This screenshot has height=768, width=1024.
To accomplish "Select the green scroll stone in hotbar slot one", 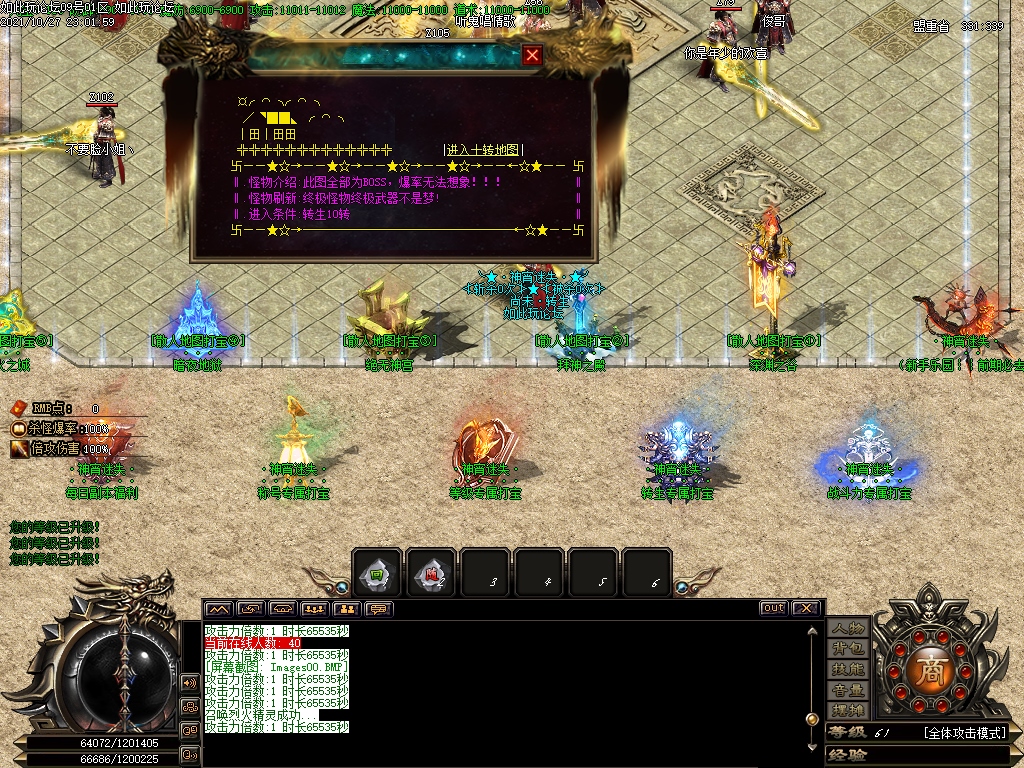I will (378, 574).
